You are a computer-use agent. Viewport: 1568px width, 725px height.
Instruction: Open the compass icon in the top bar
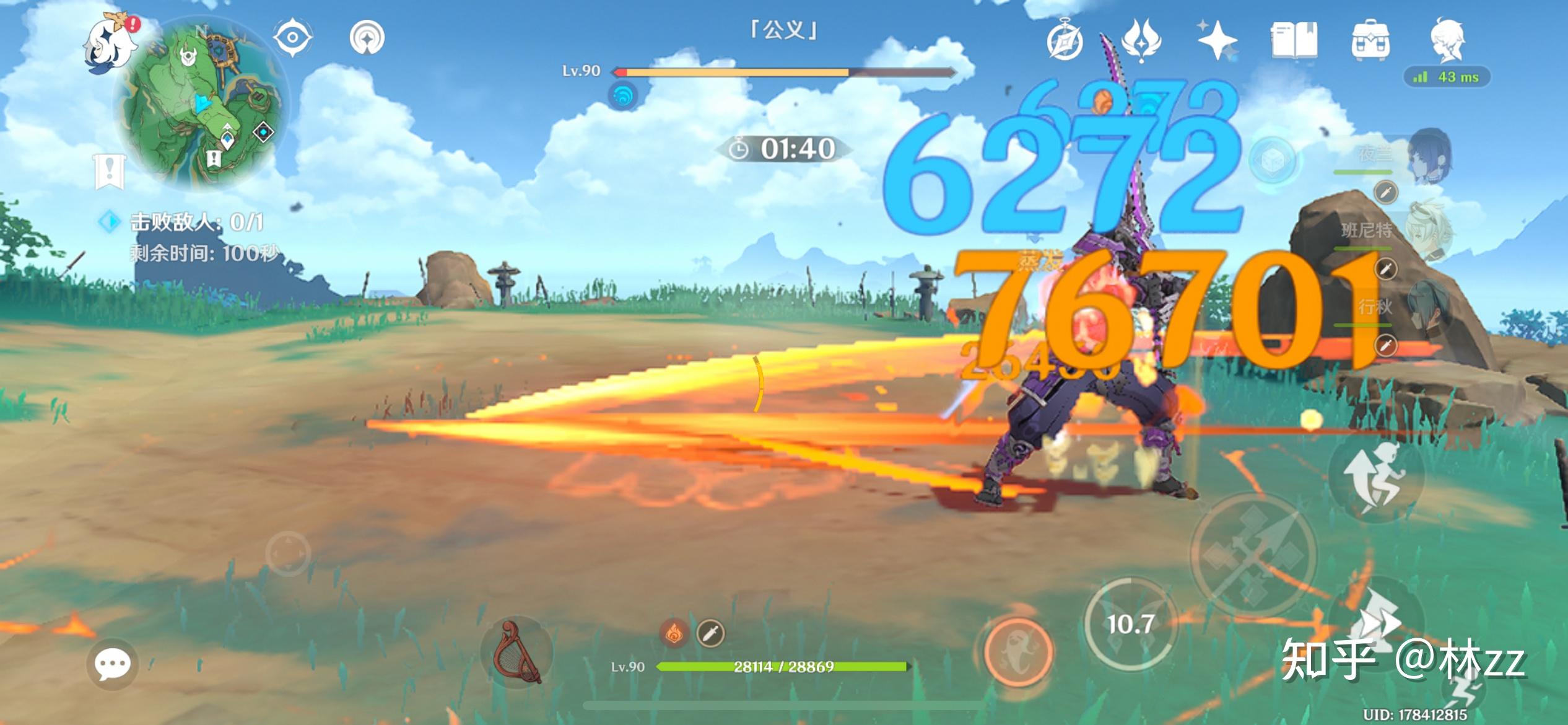1065,41
